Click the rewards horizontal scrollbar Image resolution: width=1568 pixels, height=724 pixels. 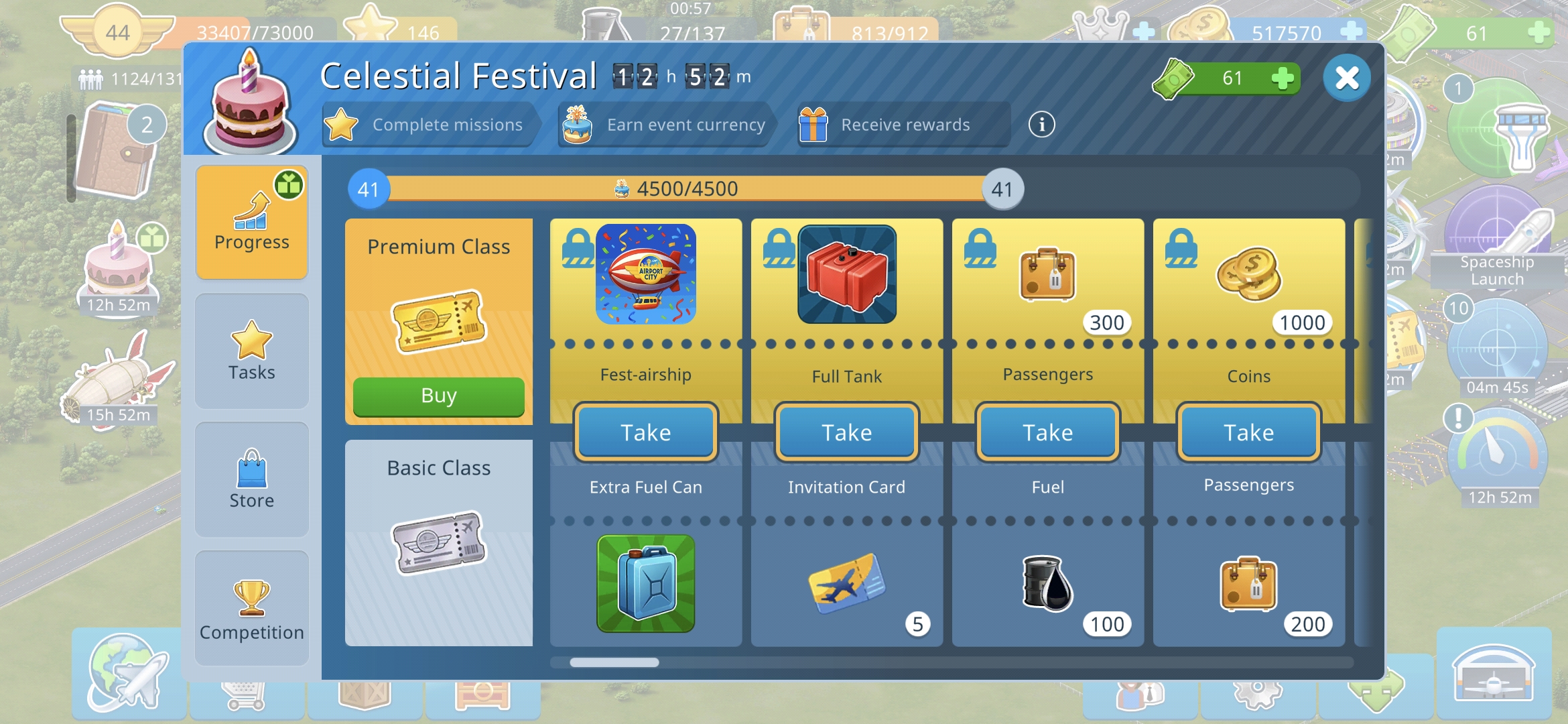tap(614, 662)
